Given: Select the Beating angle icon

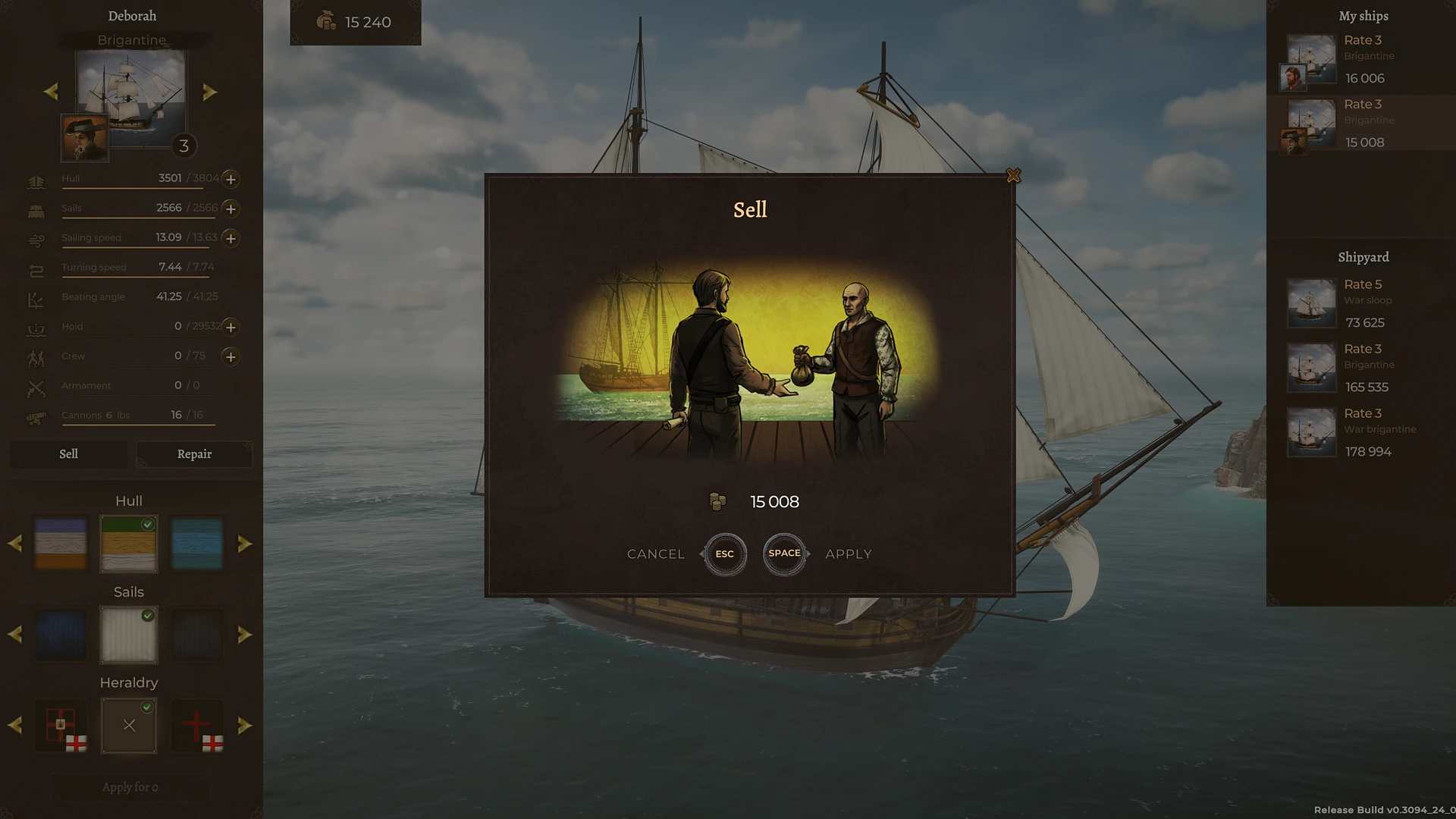Looking at the screenshot, I should [x=36, y=298].
